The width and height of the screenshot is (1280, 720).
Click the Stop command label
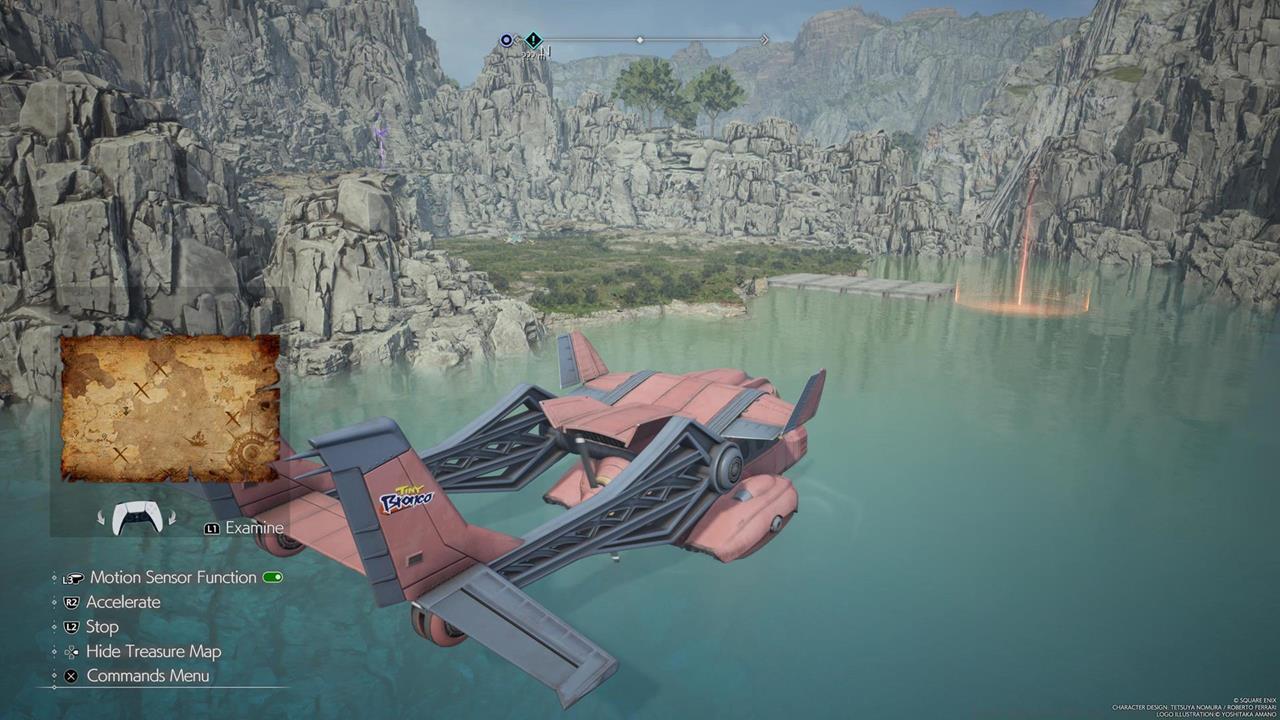[102, 626]
